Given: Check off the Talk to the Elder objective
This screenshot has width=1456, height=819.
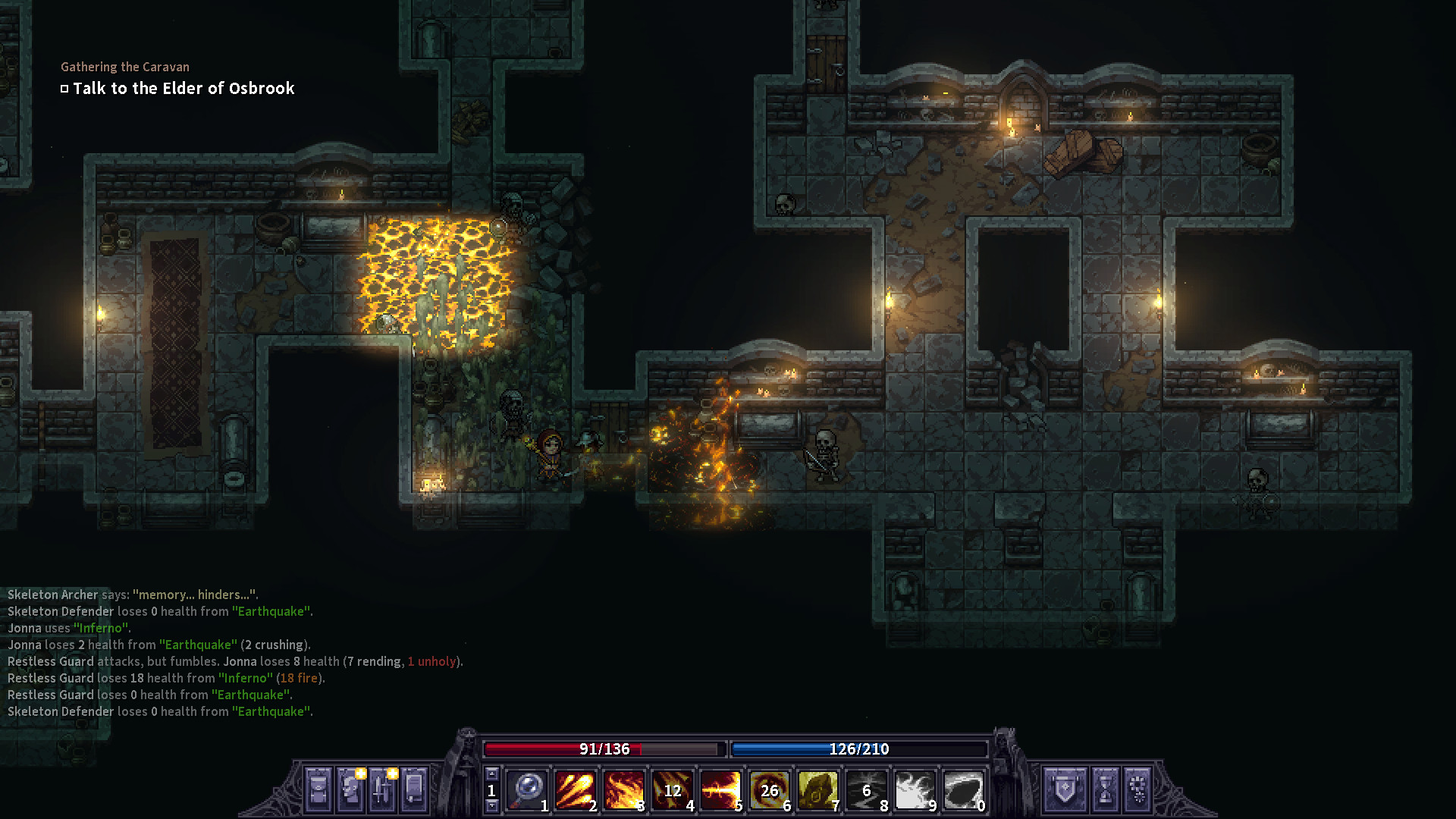Looking at the screenshot, I should tap(64, 88).
